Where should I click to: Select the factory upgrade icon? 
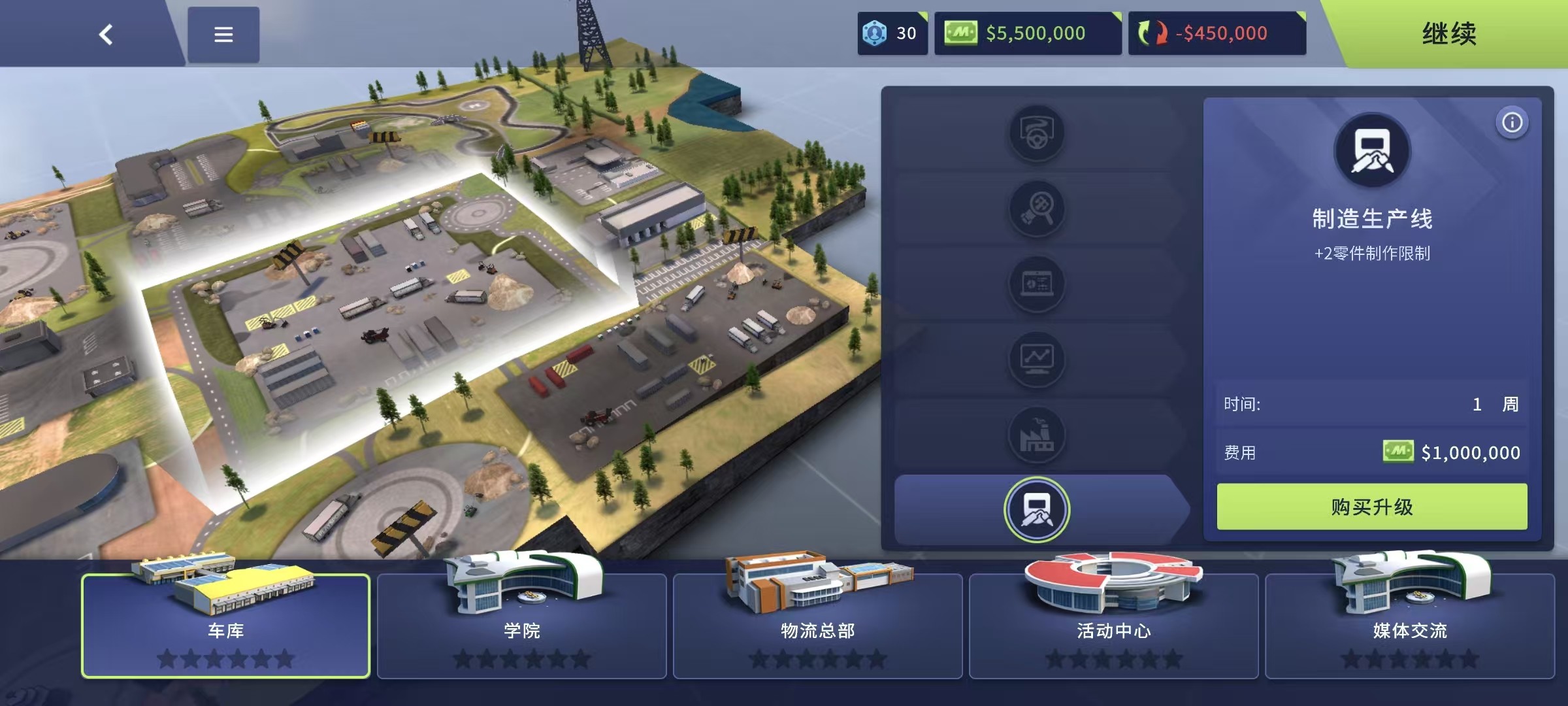coord(1036,435)
